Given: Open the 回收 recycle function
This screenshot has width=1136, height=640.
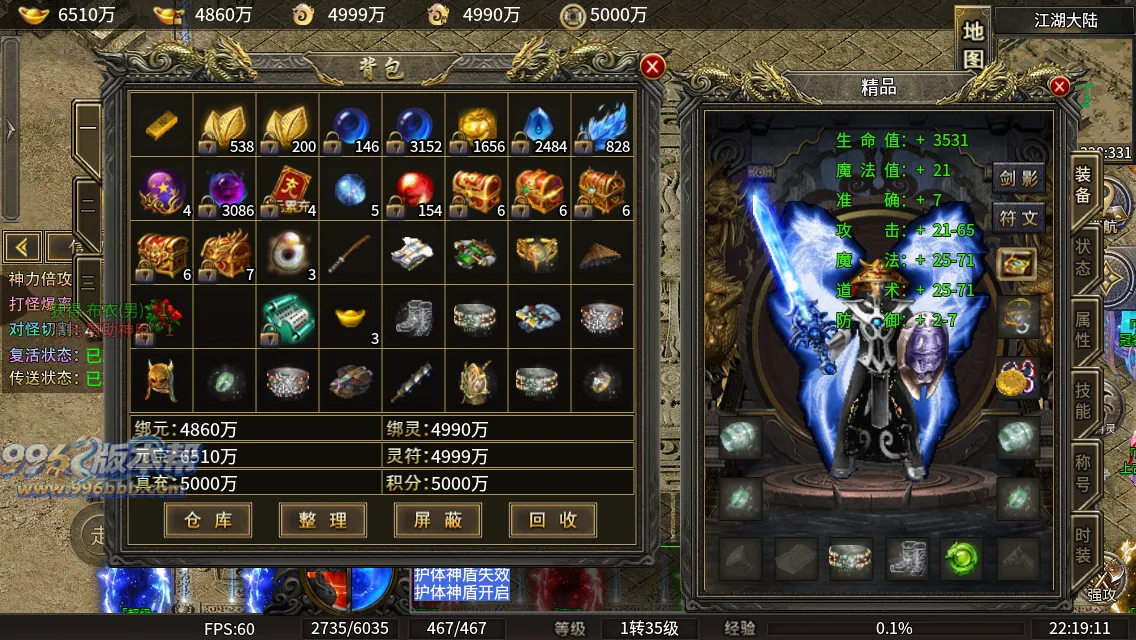Looking at the screenshot, I should pos(552,520).
